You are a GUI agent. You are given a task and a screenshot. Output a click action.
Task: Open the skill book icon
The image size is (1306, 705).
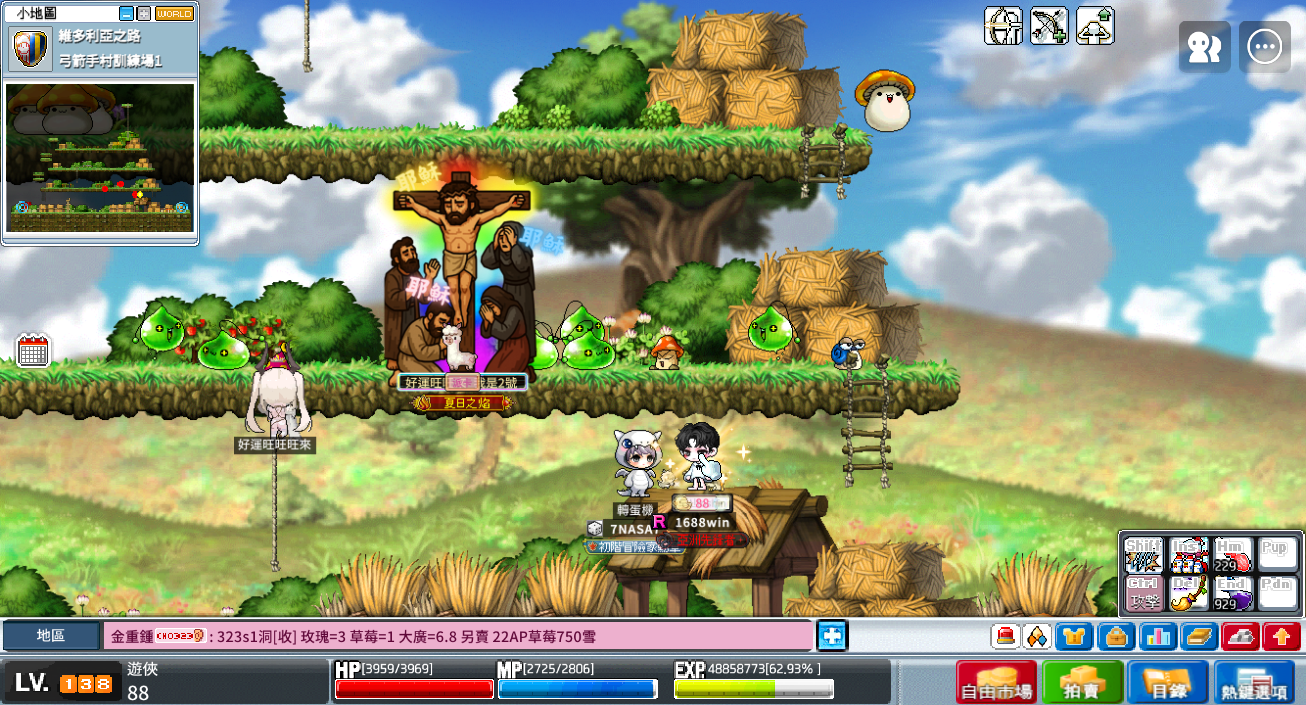[1199, 636]
